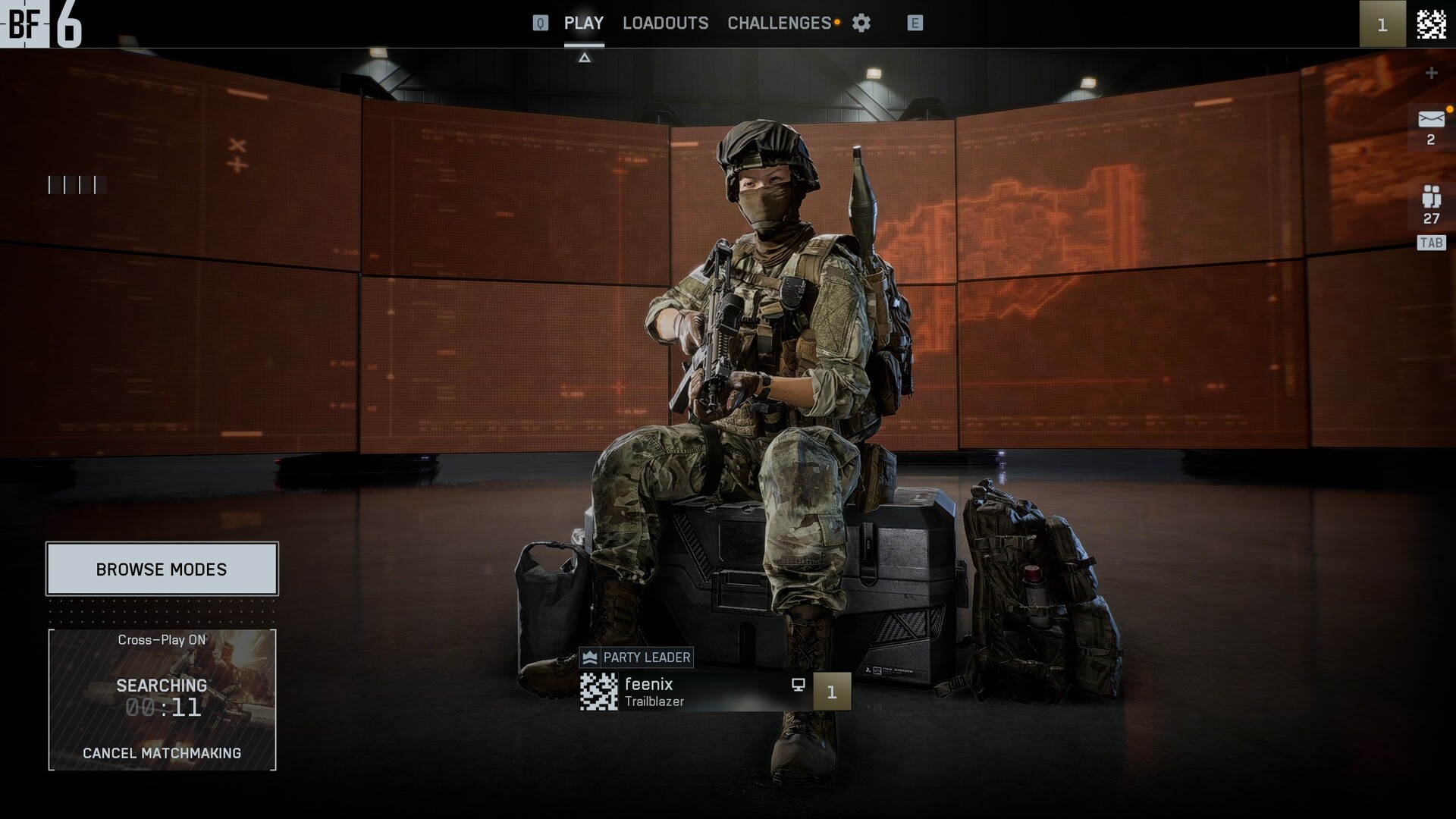
Task: Open the Loadouts tab
Action: tap(665, 24)
